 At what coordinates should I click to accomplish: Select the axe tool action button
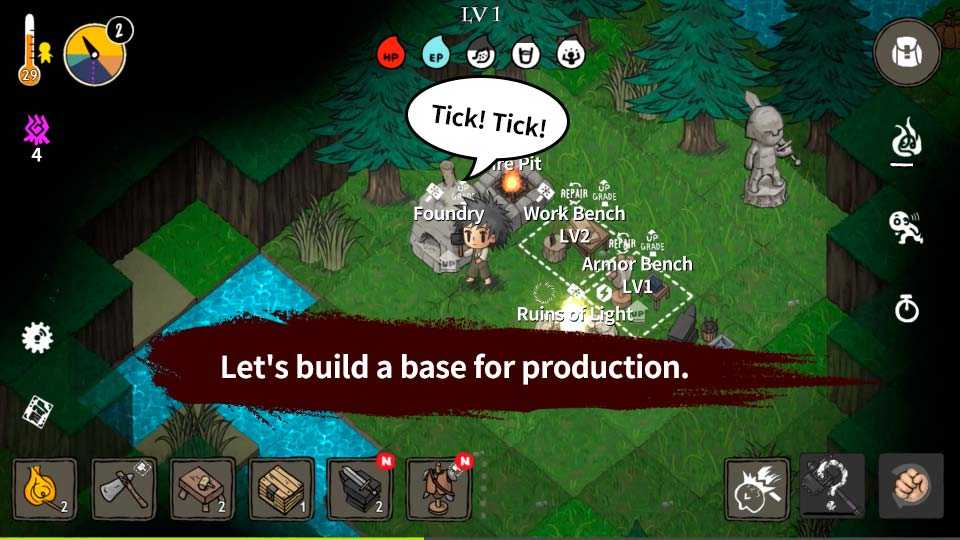[x=832, y=486]
